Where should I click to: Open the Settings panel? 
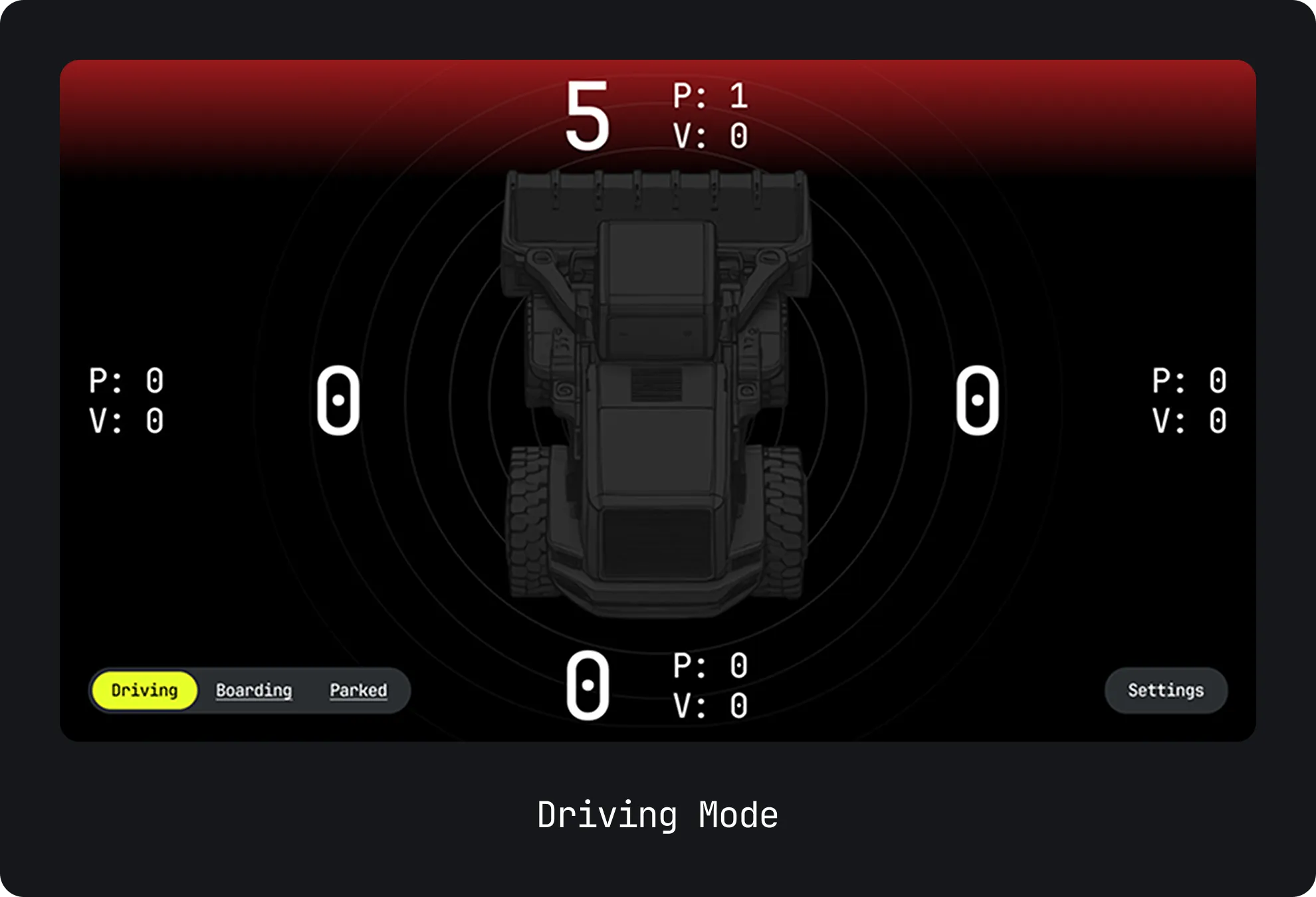click(1165, 690)
